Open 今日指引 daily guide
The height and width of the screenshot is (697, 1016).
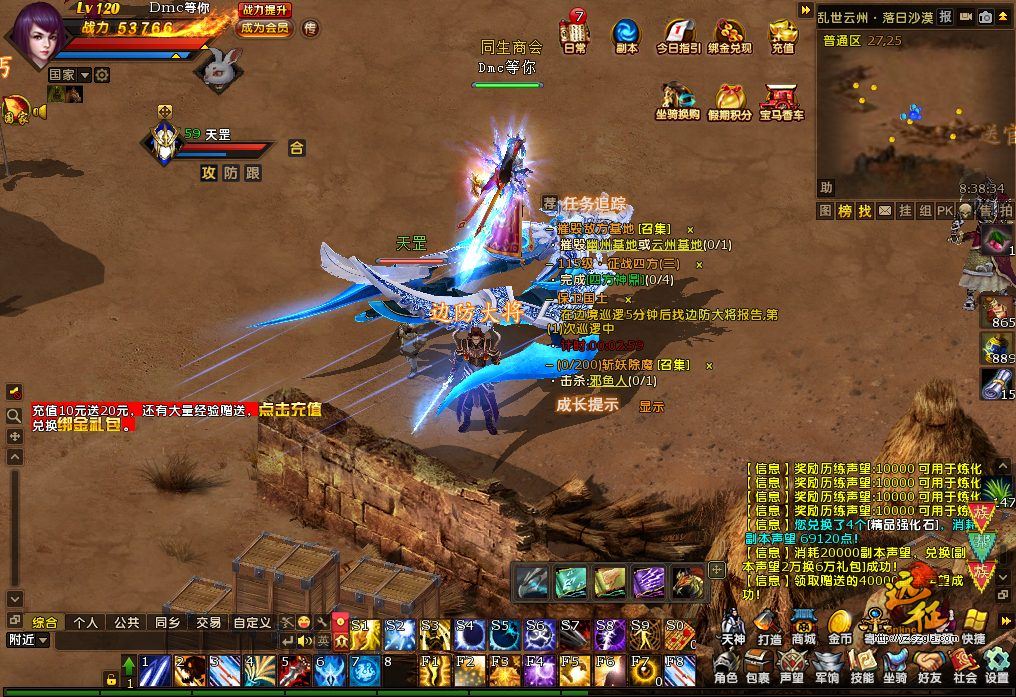click(x=679, y=34)
